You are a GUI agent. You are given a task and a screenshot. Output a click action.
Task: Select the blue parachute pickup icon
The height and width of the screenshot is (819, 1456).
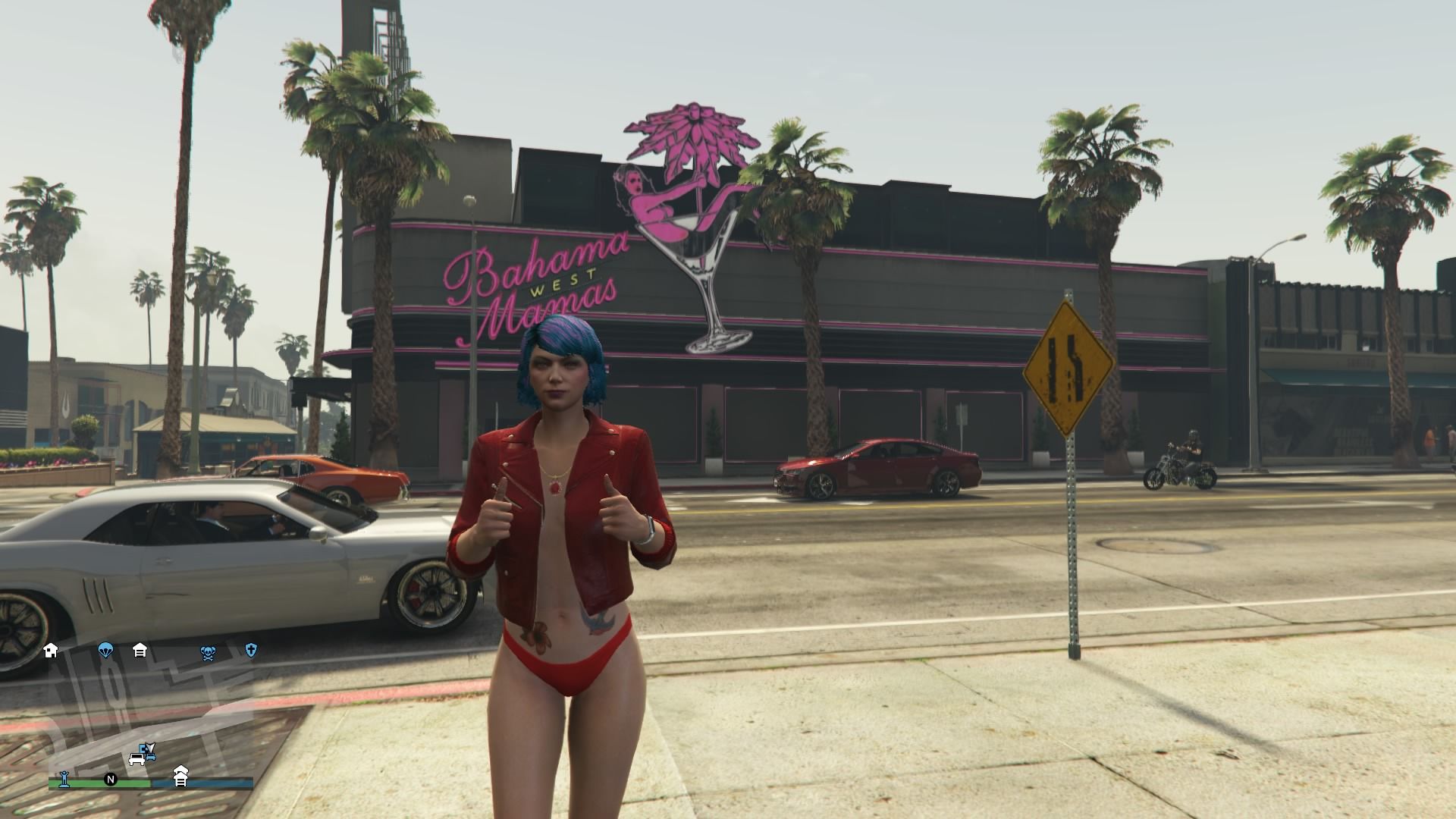pyautogui.click(x=105, y=651)
